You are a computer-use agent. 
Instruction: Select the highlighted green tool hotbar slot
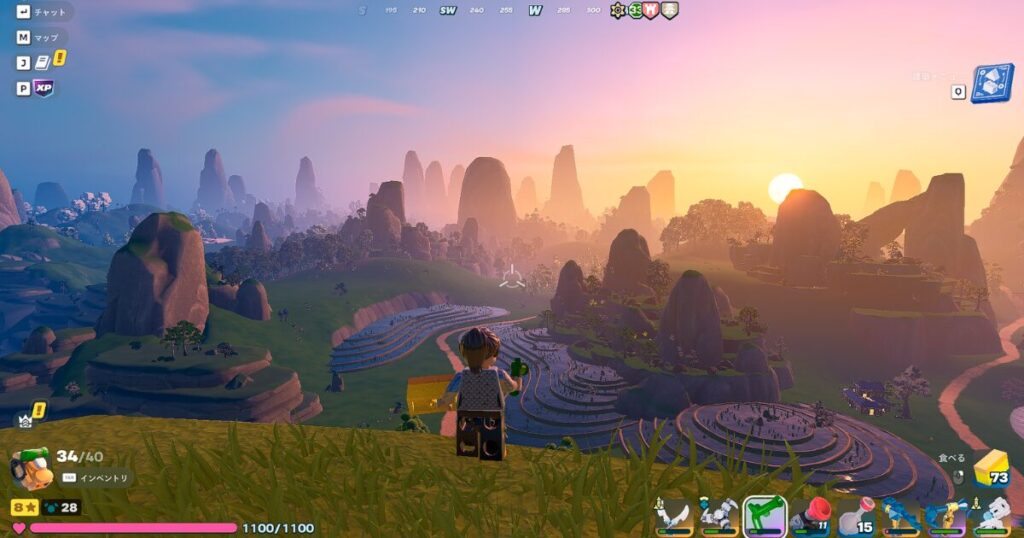(x=764, y=515)
